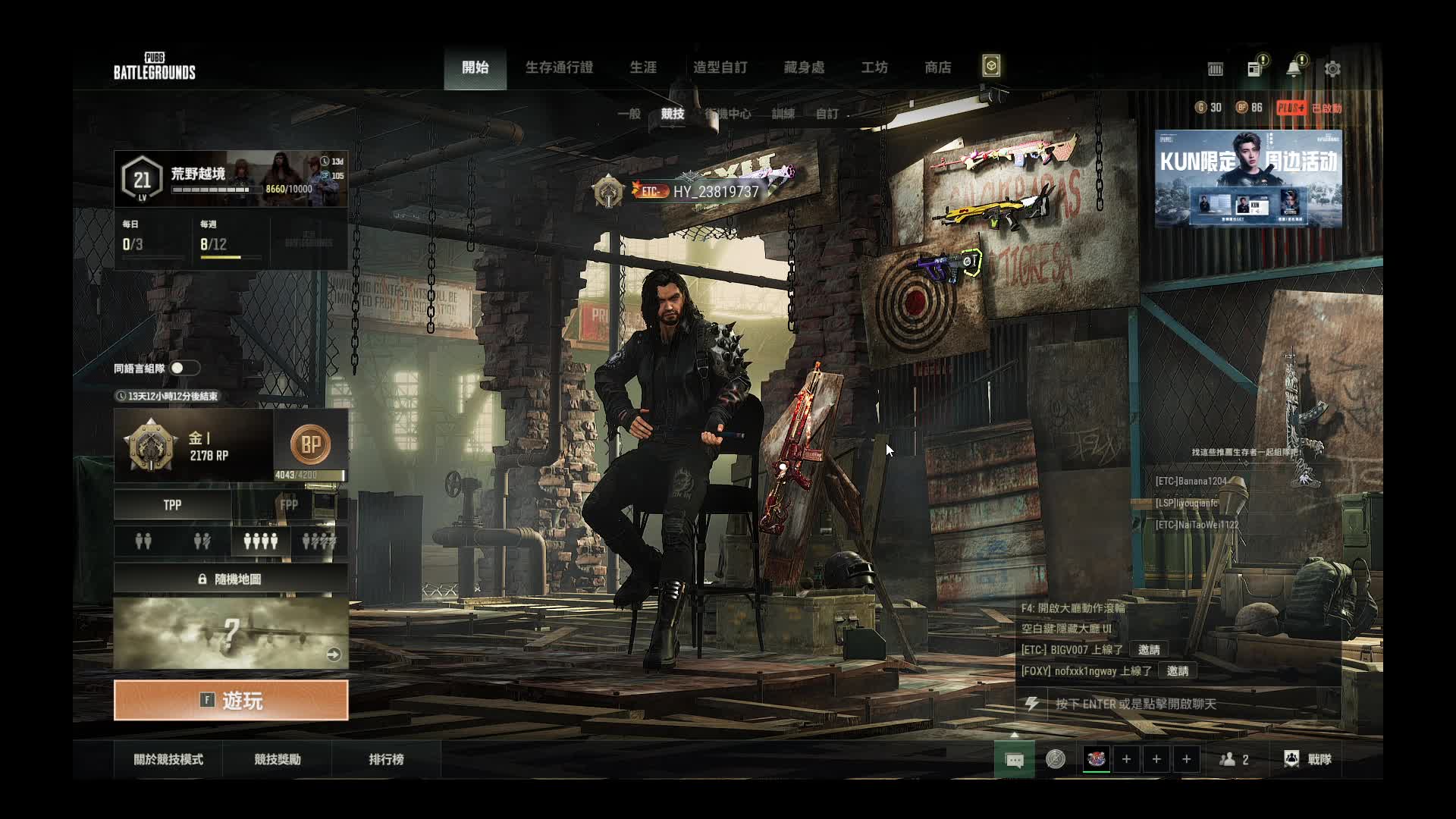
Task: Toggle the 同語言組隊 same-language matchmaking switch
Action: click(184, 368)
